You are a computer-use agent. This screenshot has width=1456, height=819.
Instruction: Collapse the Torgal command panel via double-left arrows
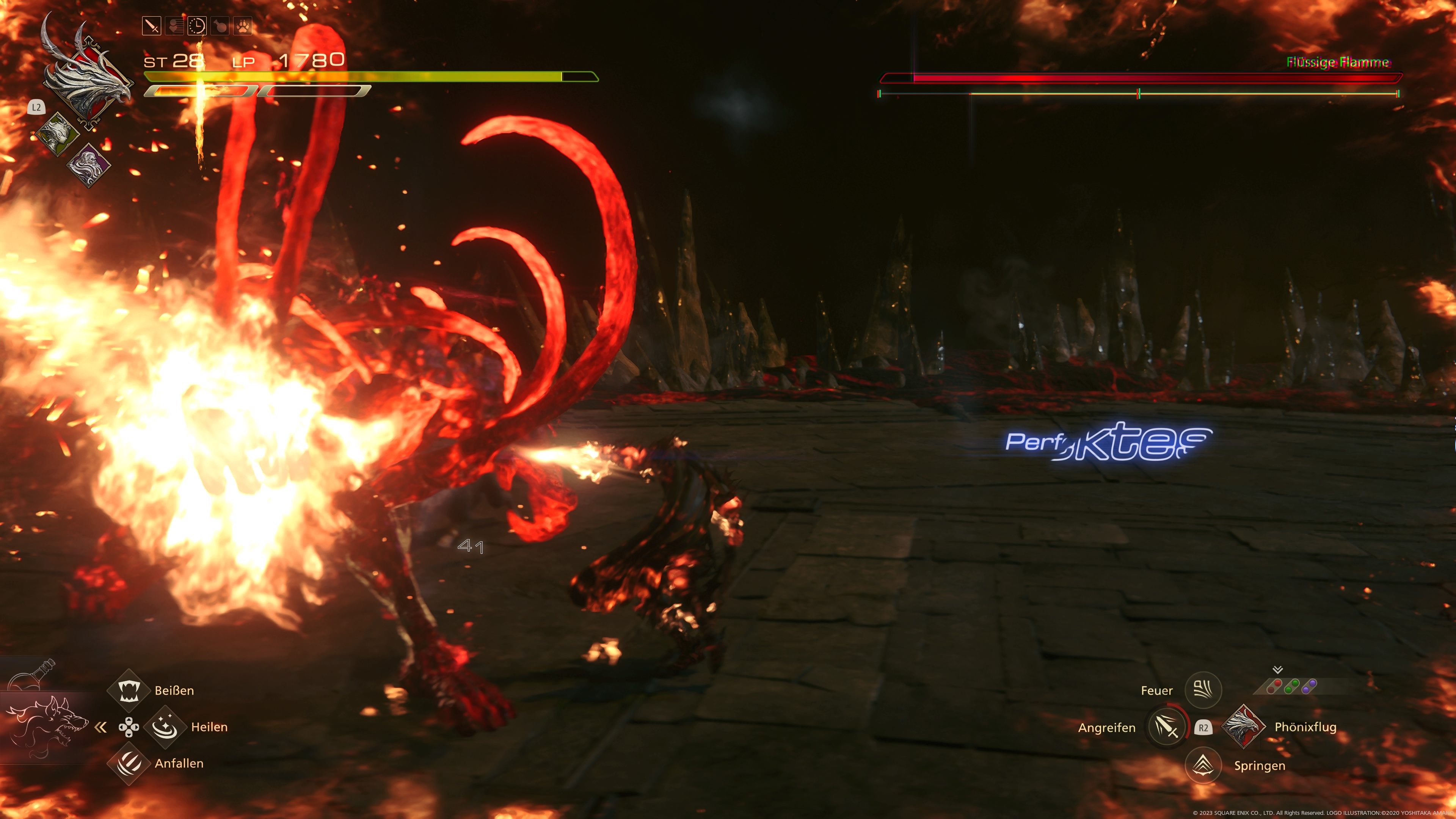pyautogui.click(x=100, y=728)
